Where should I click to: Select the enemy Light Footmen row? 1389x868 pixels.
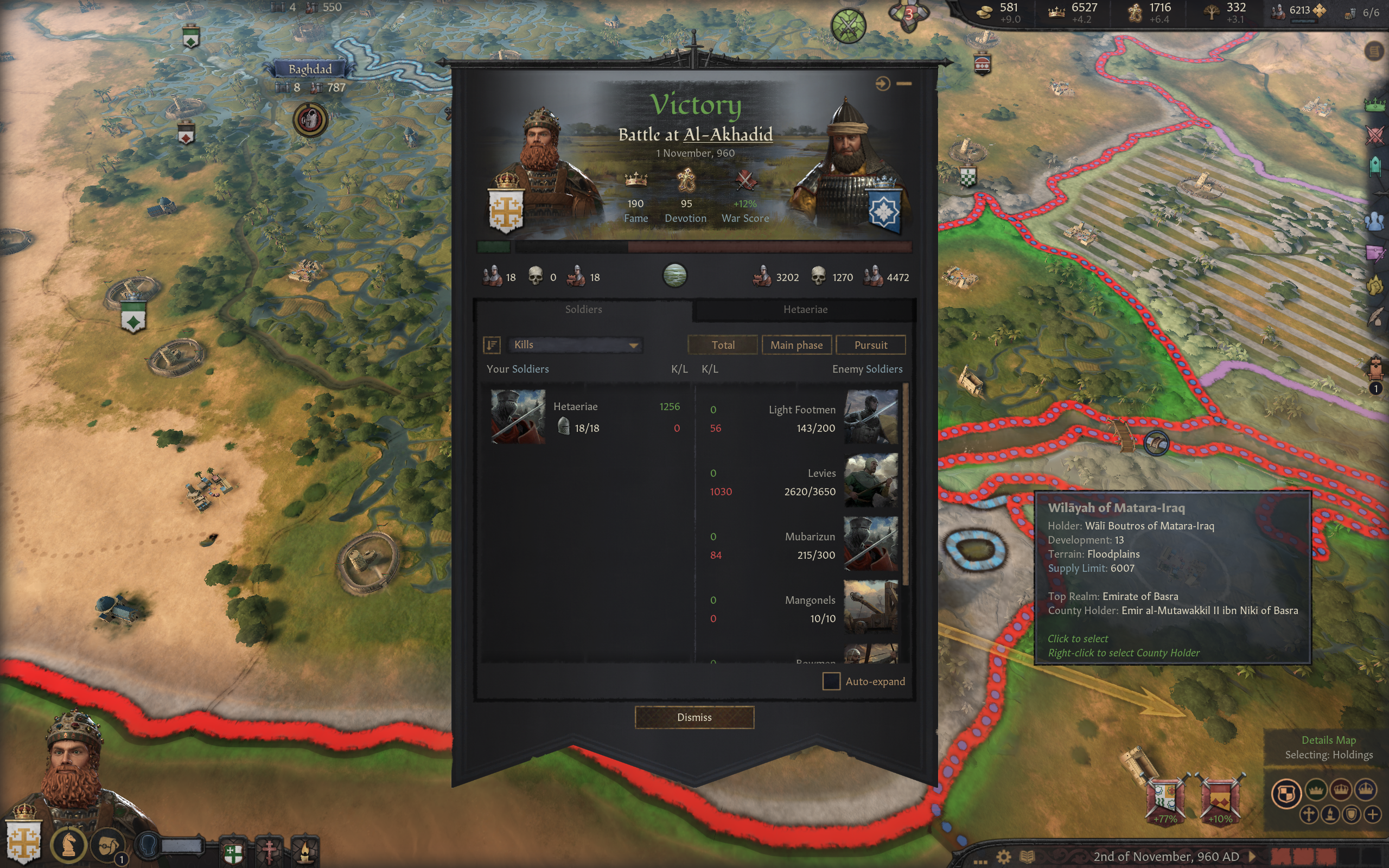click(804, 418)
